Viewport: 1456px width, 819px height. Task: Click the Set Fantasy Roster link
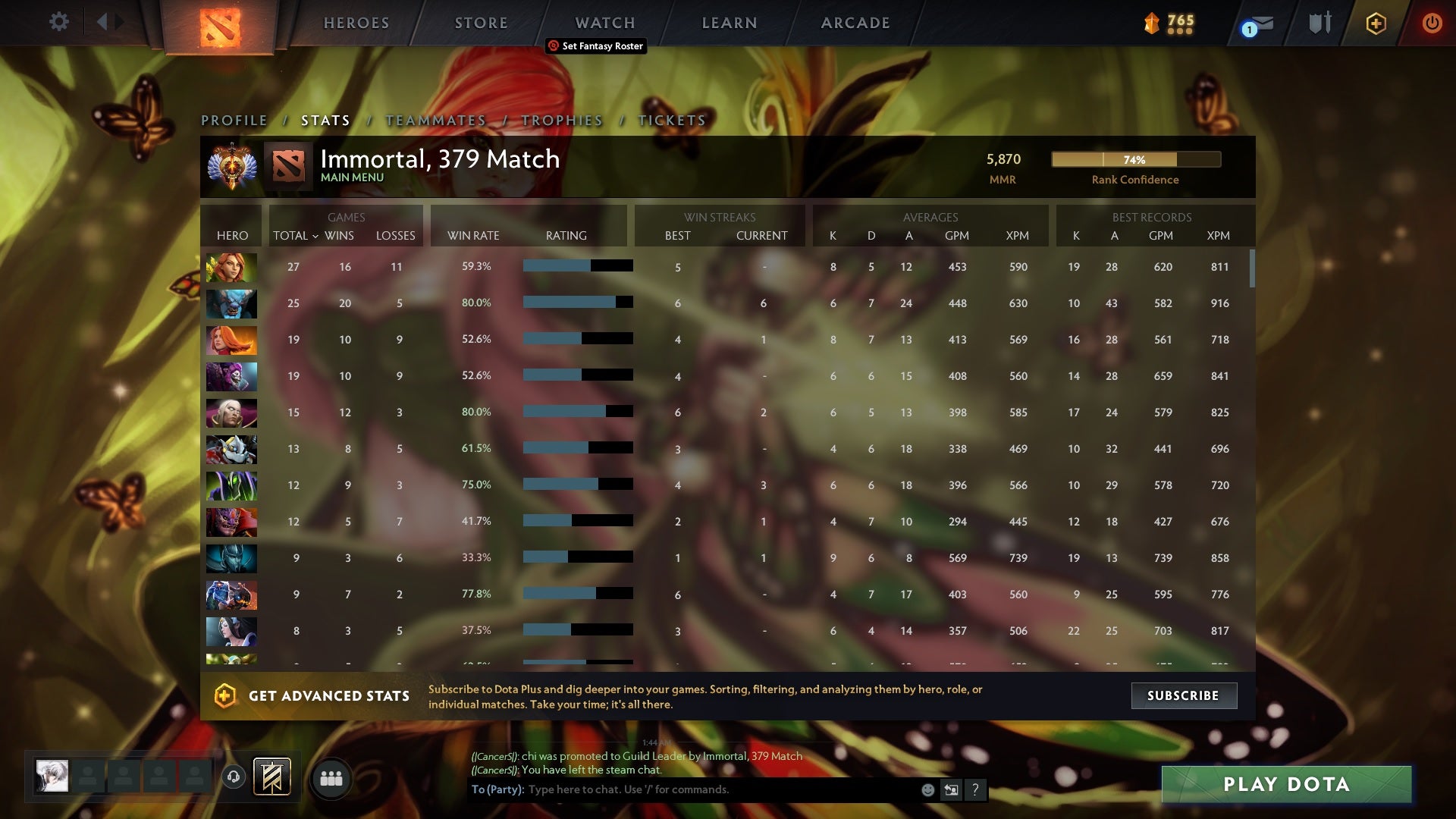[596, 46]
